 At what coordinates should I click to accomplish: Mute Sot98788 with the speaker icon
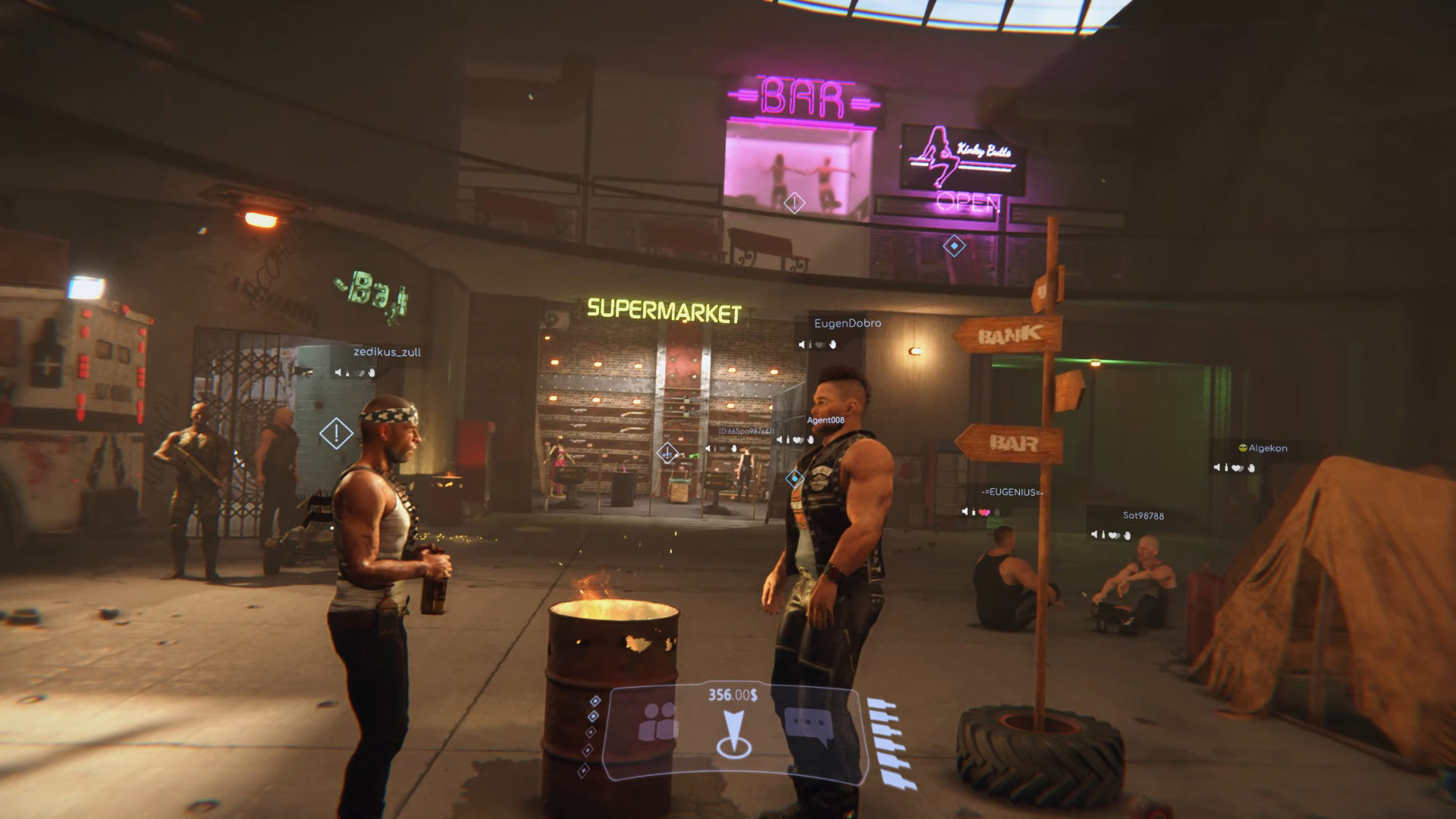(x=1094, y=535)
